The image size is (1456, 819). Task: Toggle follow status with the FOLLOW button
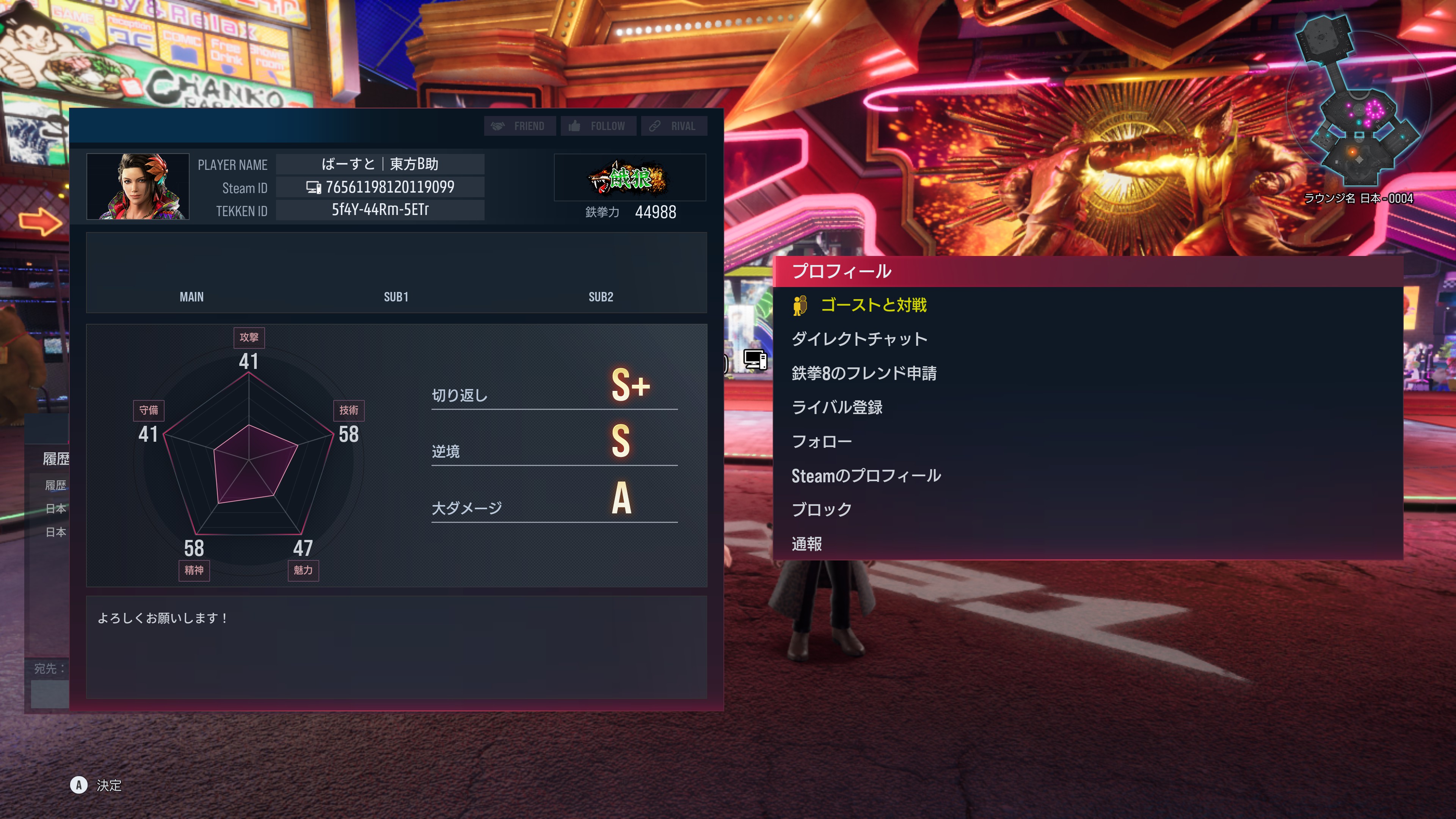coord(598,126)
